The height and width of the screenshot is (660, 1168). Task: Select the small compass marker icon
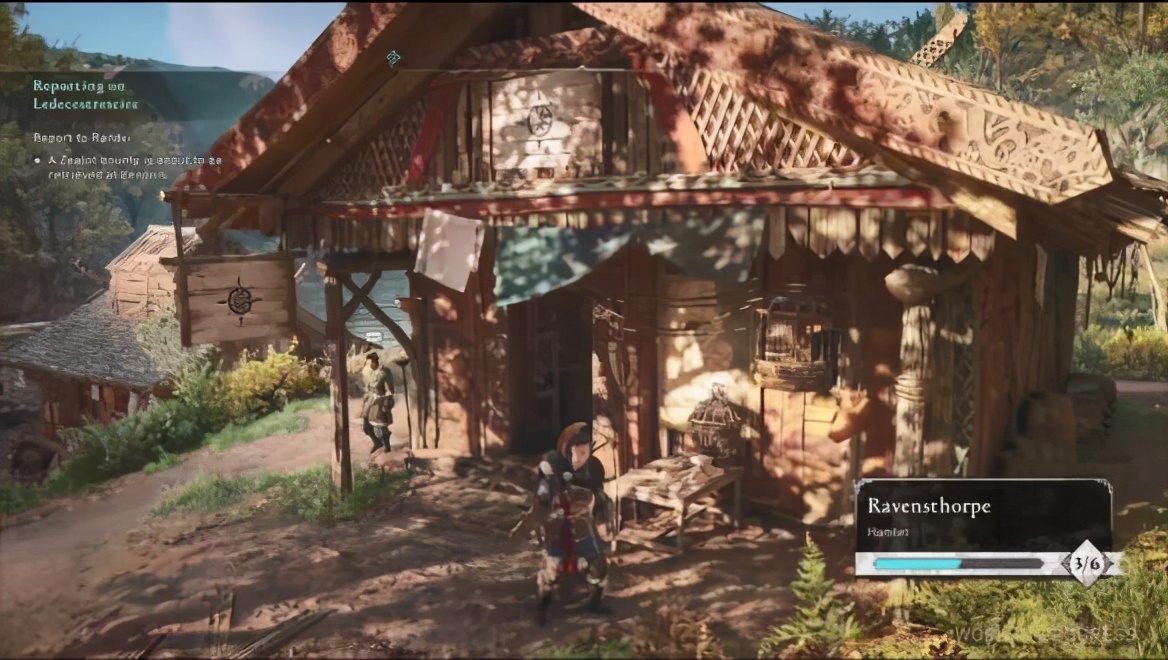coord(393,58)
